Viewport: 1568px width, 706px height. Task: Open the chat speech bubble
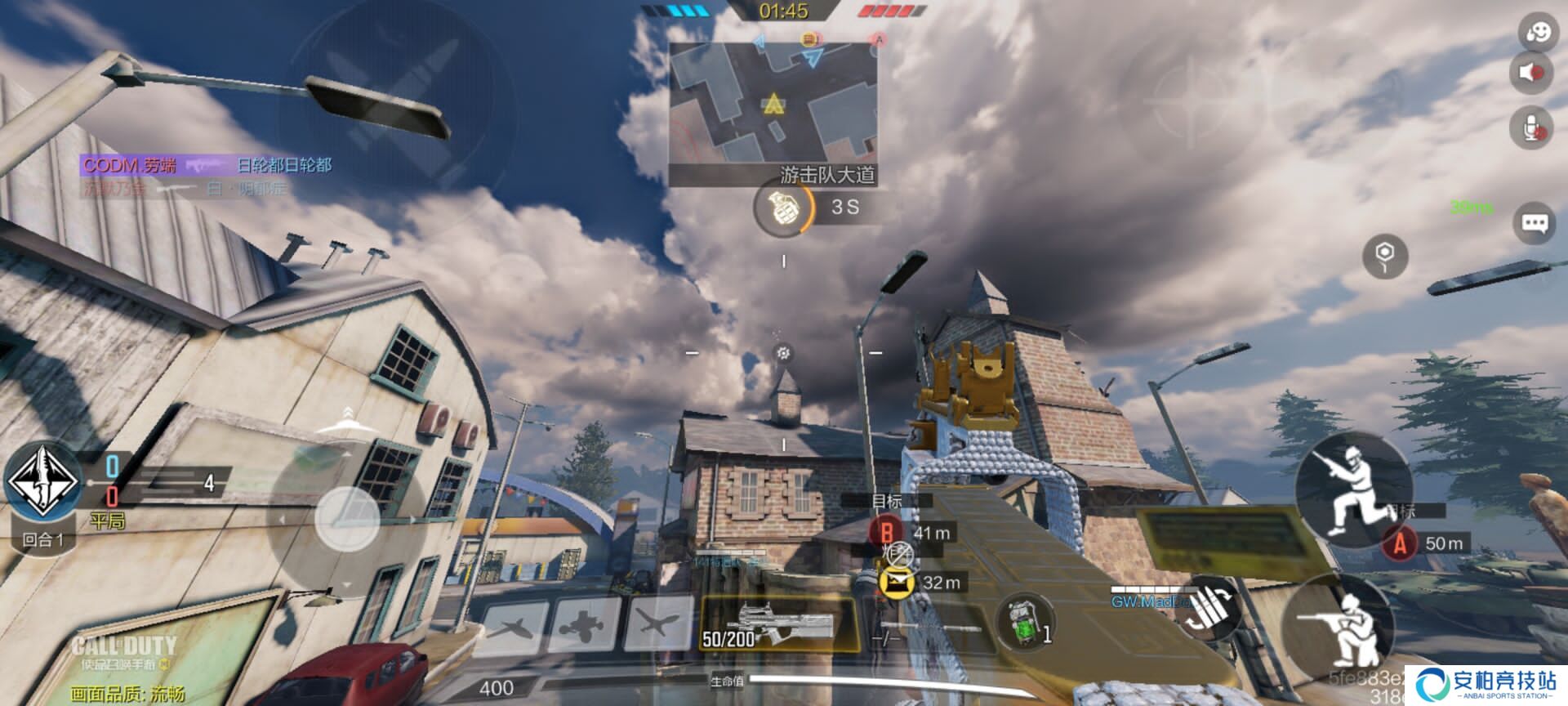tap(1534, 223)
